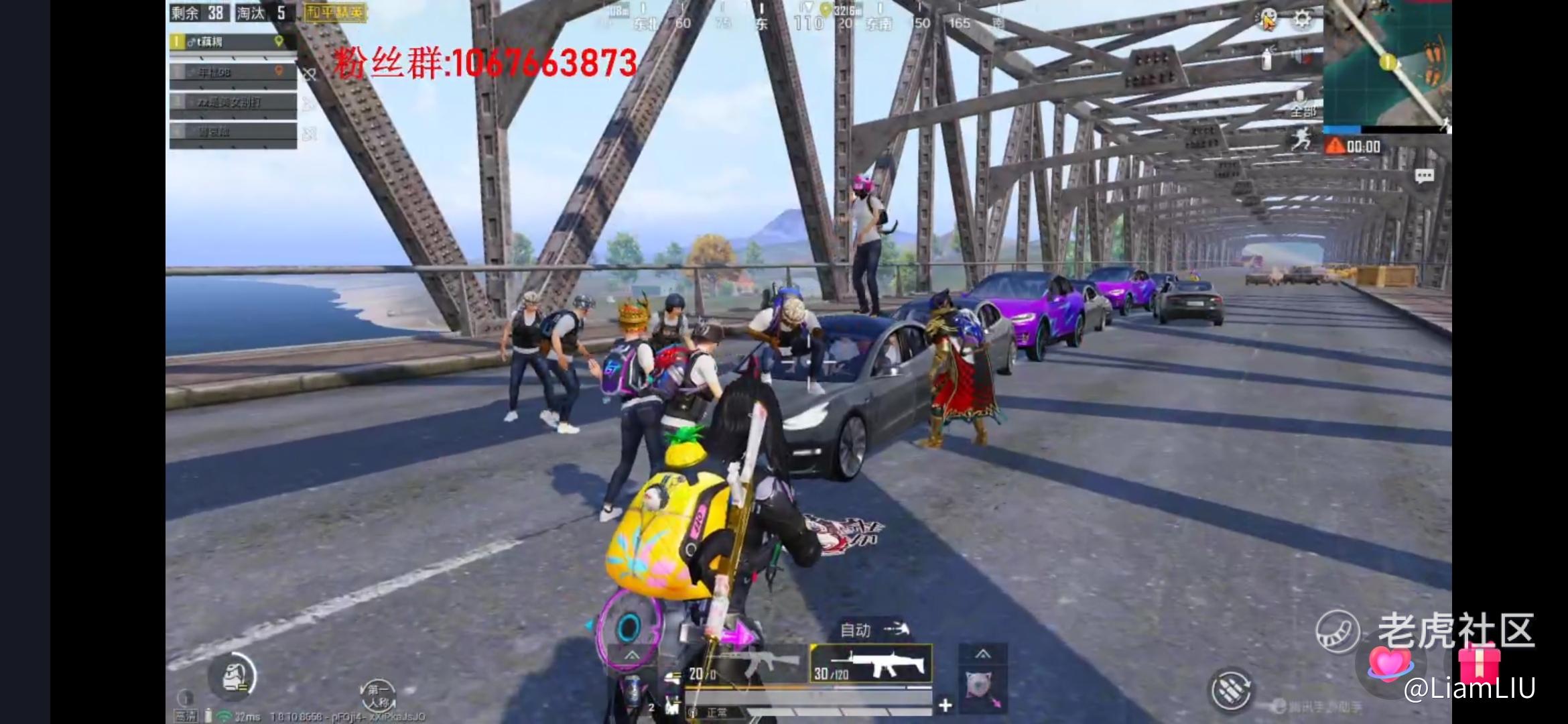
Task: Use the spray paint can
Action: click(x=1266, y=59)
